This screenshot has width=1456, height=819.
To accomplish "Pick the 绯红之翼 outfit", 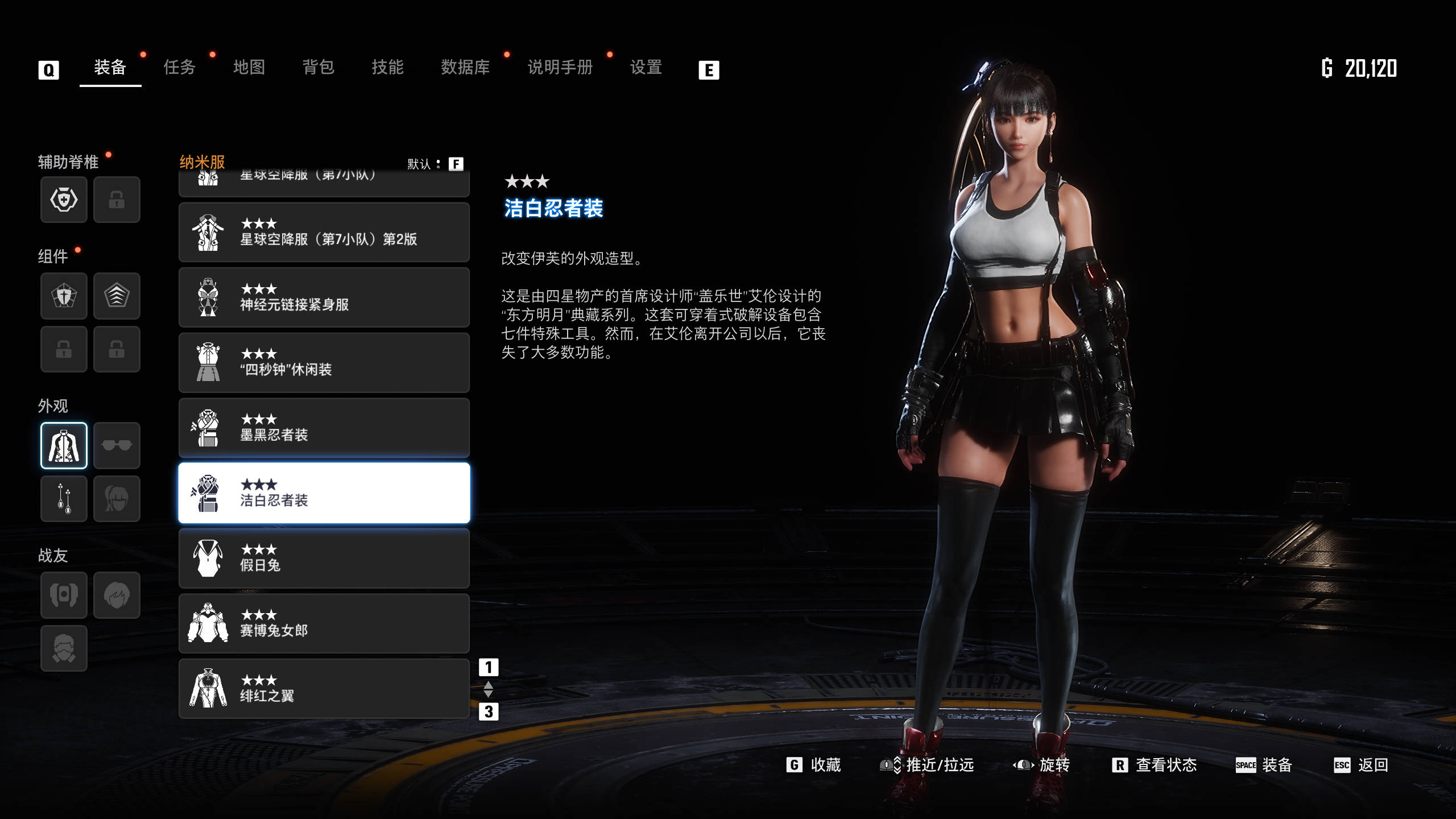I will (x=324, y=688).
